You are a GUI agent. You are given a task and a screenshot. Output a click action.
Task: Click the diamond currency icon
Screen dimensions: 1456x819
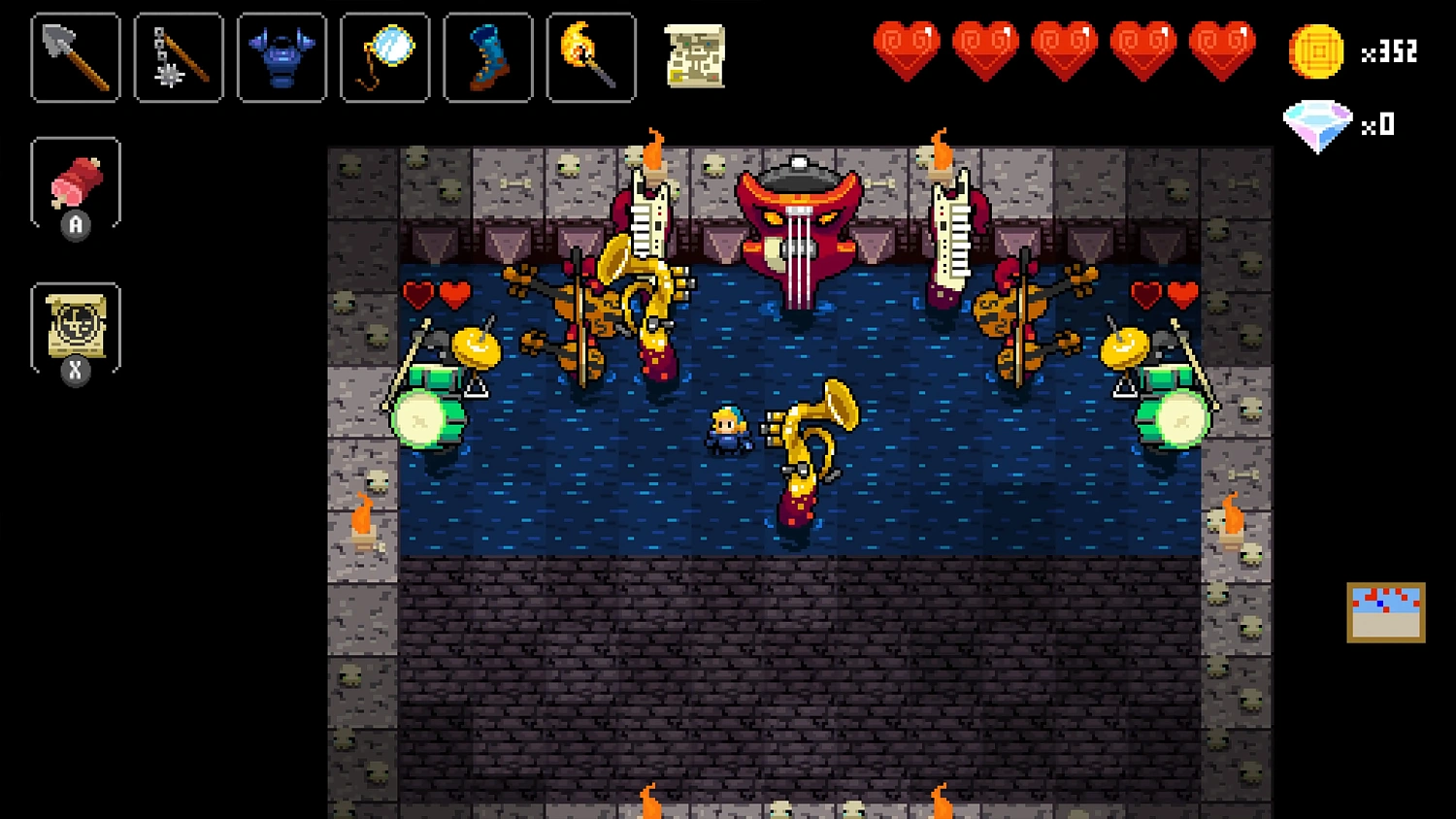[1318, 124]
